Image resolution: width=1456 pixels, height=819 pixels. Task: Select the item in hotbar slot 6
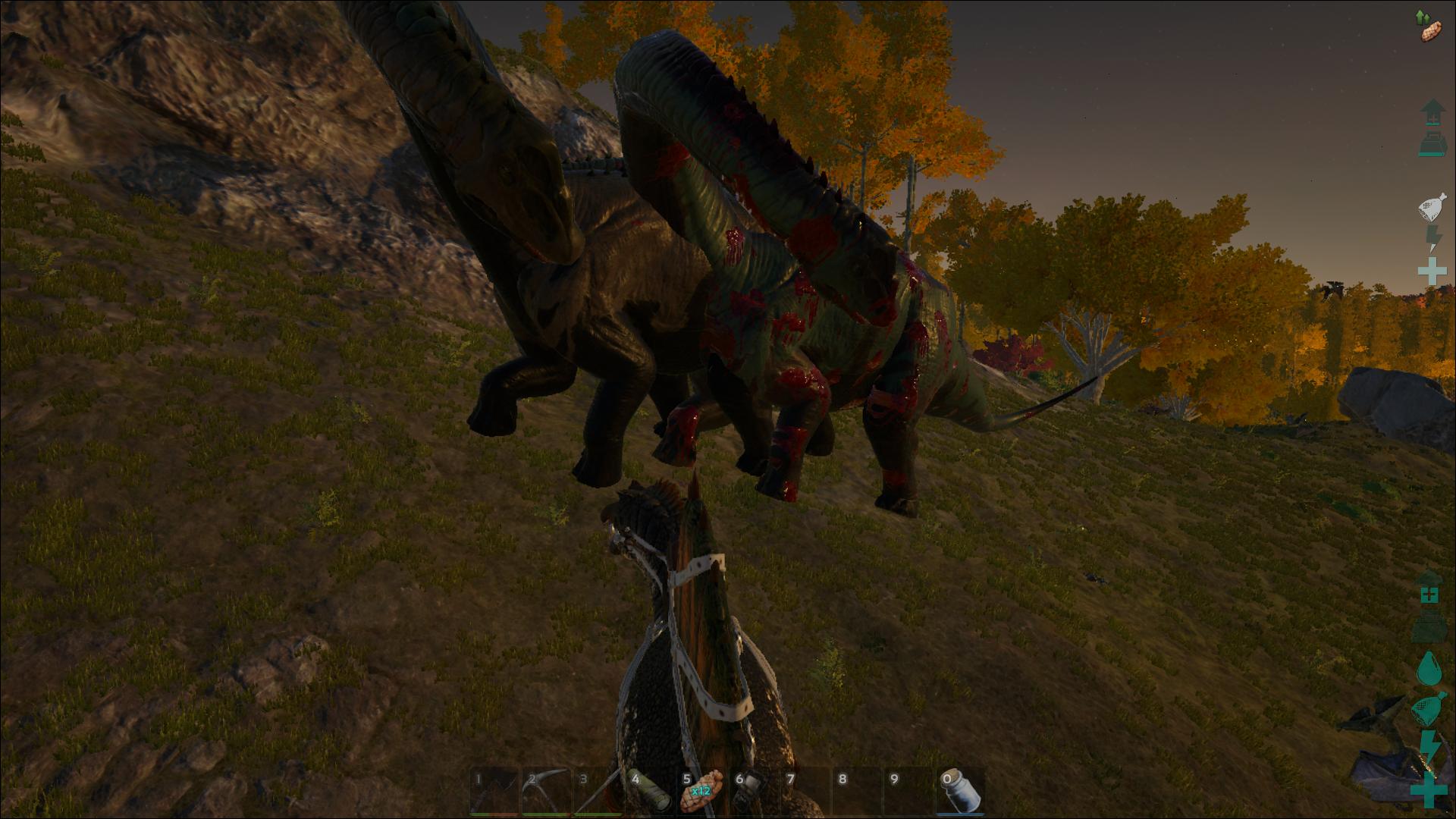coord(753,792)
